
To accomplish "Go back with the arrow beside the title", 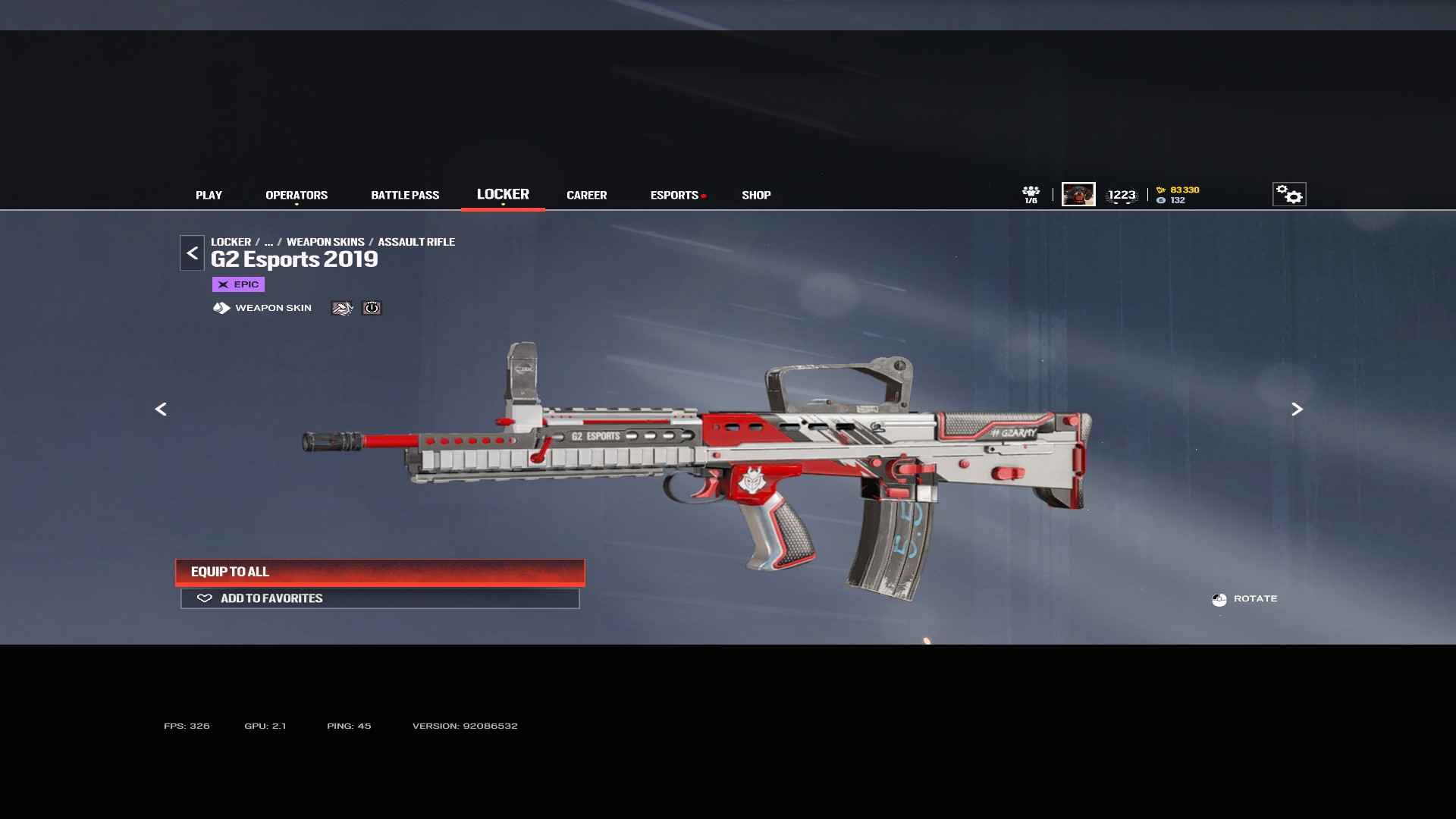I will coord(192,253).
